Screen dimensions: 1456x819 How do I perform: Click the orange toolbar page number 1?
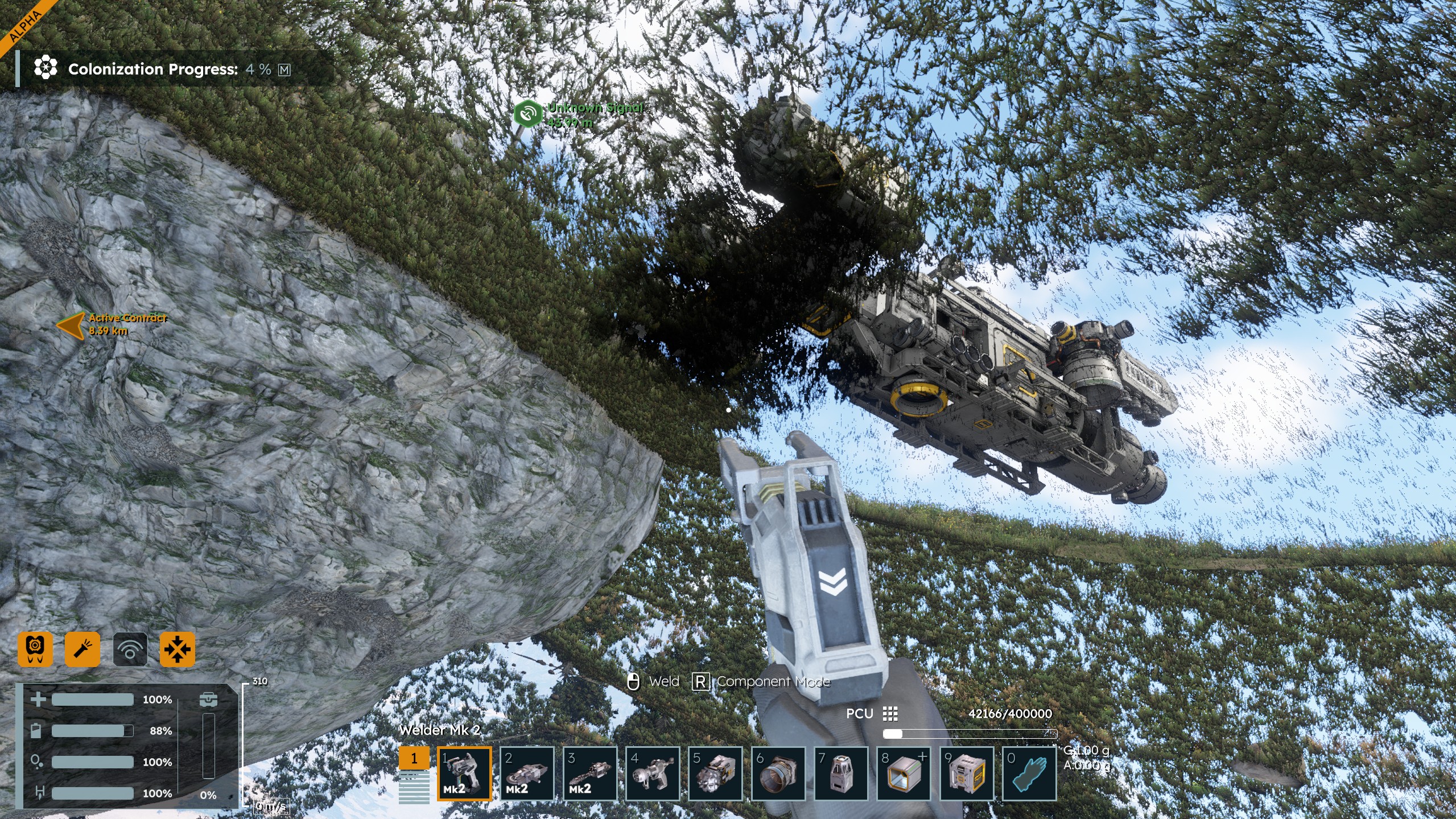(x=414, y=758)
